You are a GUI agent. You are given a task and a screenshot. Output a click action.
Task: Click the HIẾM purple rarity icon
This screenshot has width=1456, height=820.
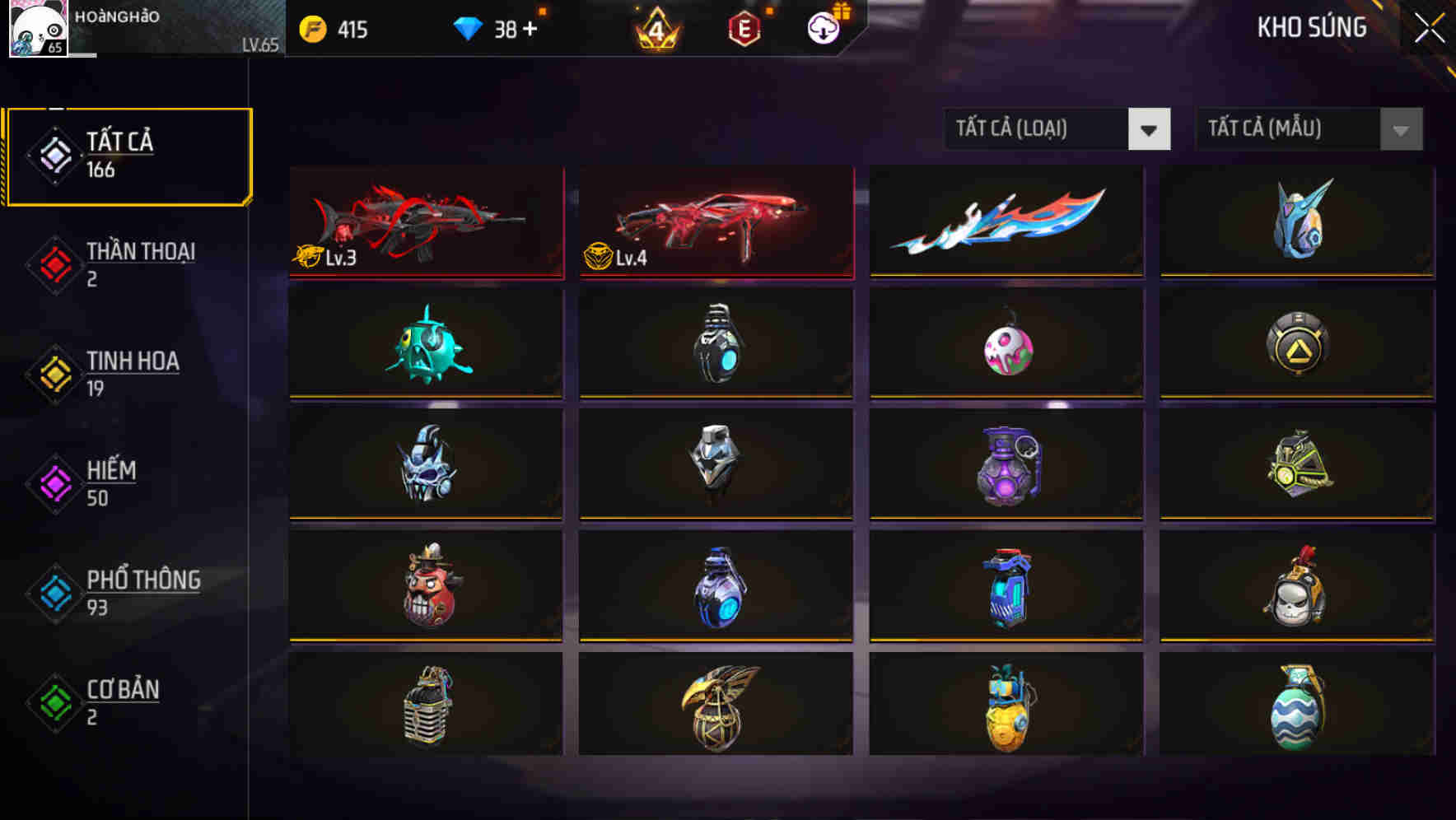click(x=53, y=482)
